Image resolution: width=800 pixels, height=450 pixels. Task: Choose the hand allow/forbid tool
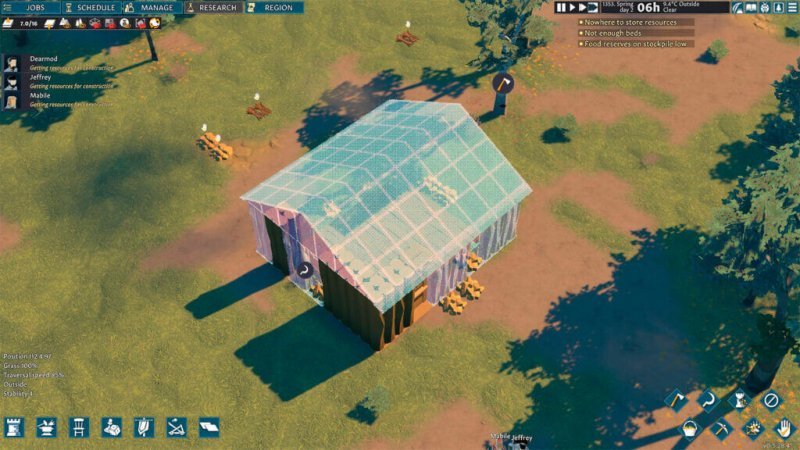pyautogui.click(x=783, y=429)
